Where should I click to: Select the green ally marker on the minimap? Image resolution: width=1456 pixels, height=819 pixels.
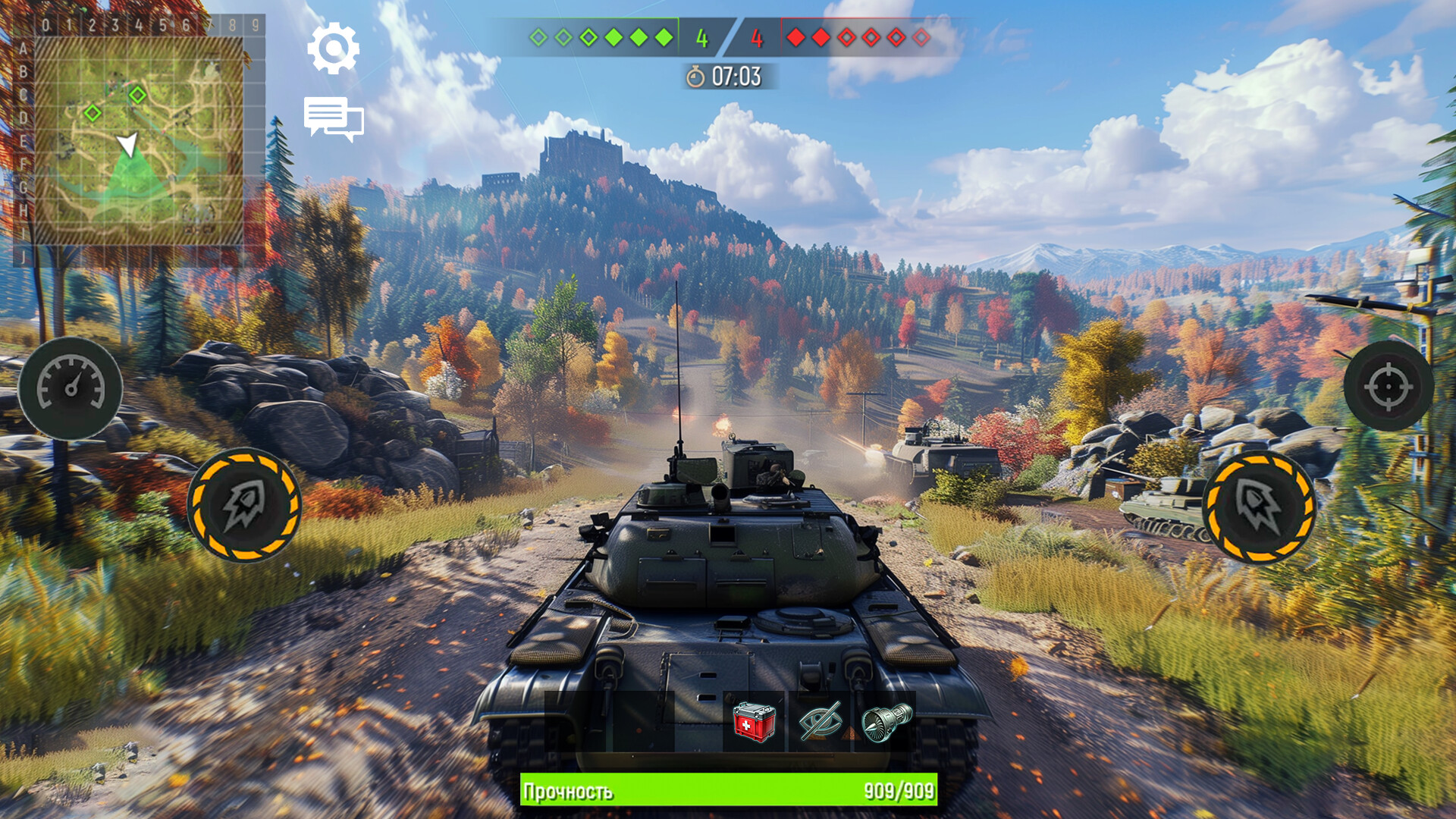(x=137, y=96)
